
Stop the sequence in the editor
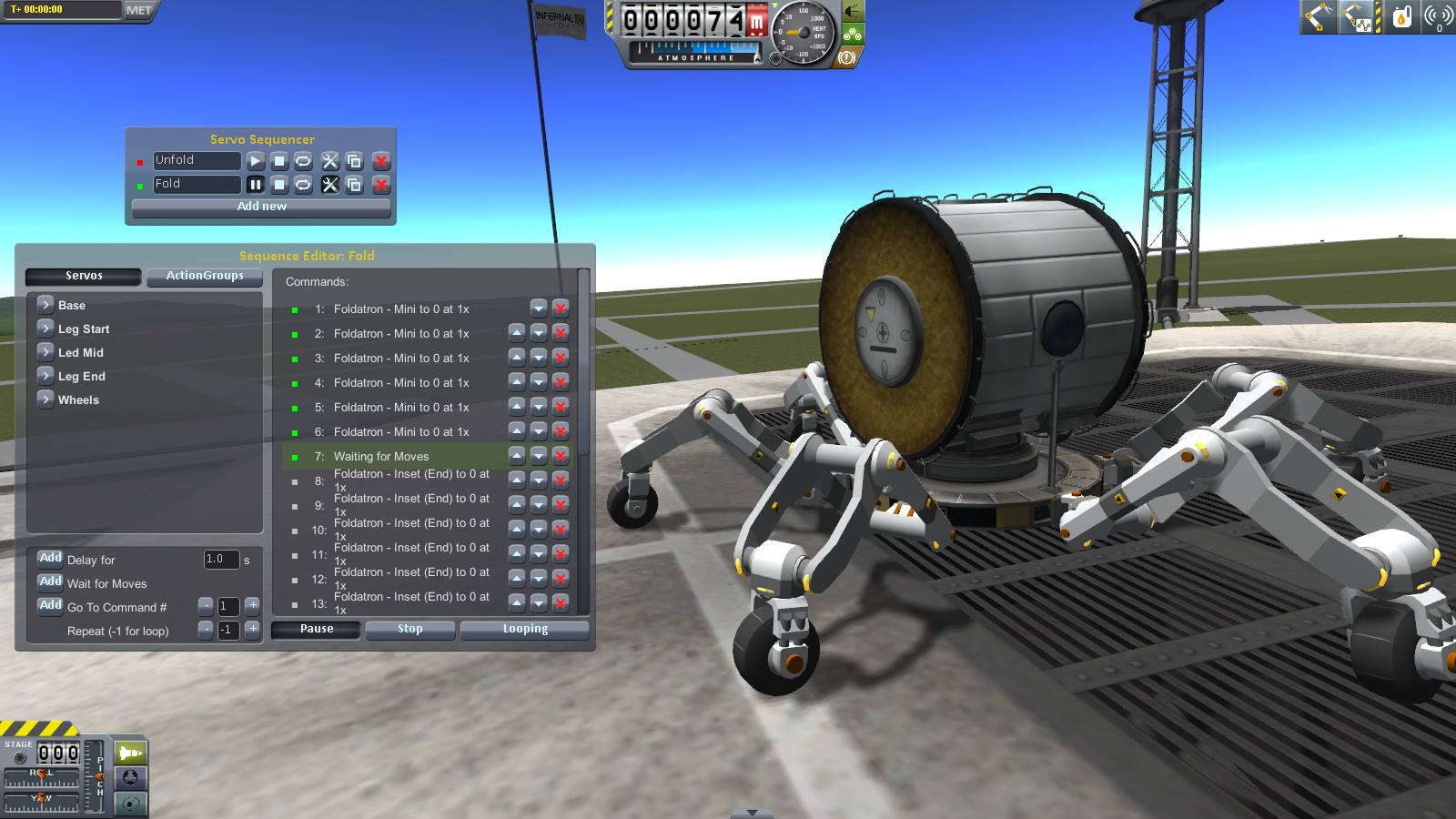tap(410, 629)
